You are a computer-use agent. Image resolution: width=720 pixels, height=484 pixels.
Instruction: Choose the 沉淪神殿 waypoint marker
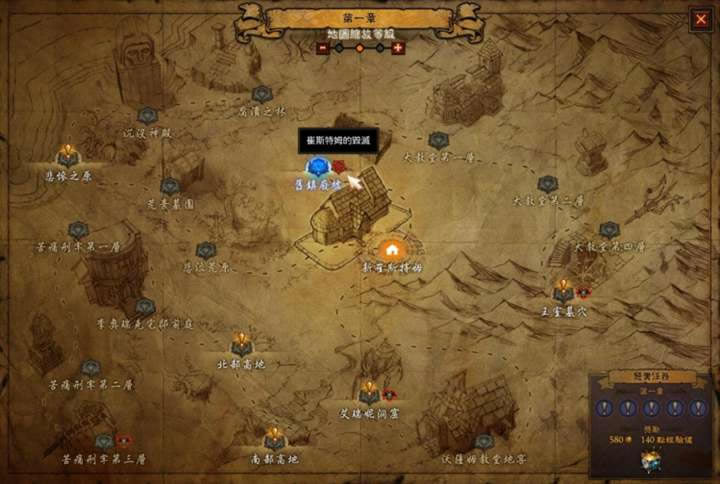pyautogui.click(x=148, y=116)
